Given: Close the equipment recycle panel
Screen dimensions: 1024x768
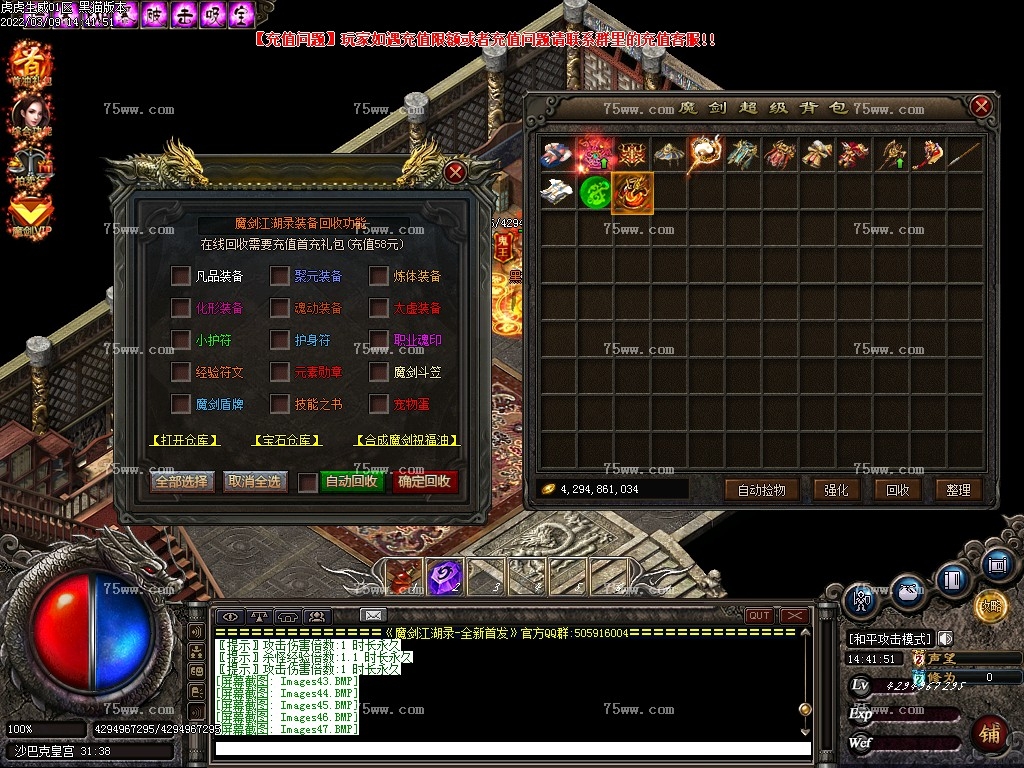Looking at the screenshot, I should pyautogui.click(x=456, y=172).
